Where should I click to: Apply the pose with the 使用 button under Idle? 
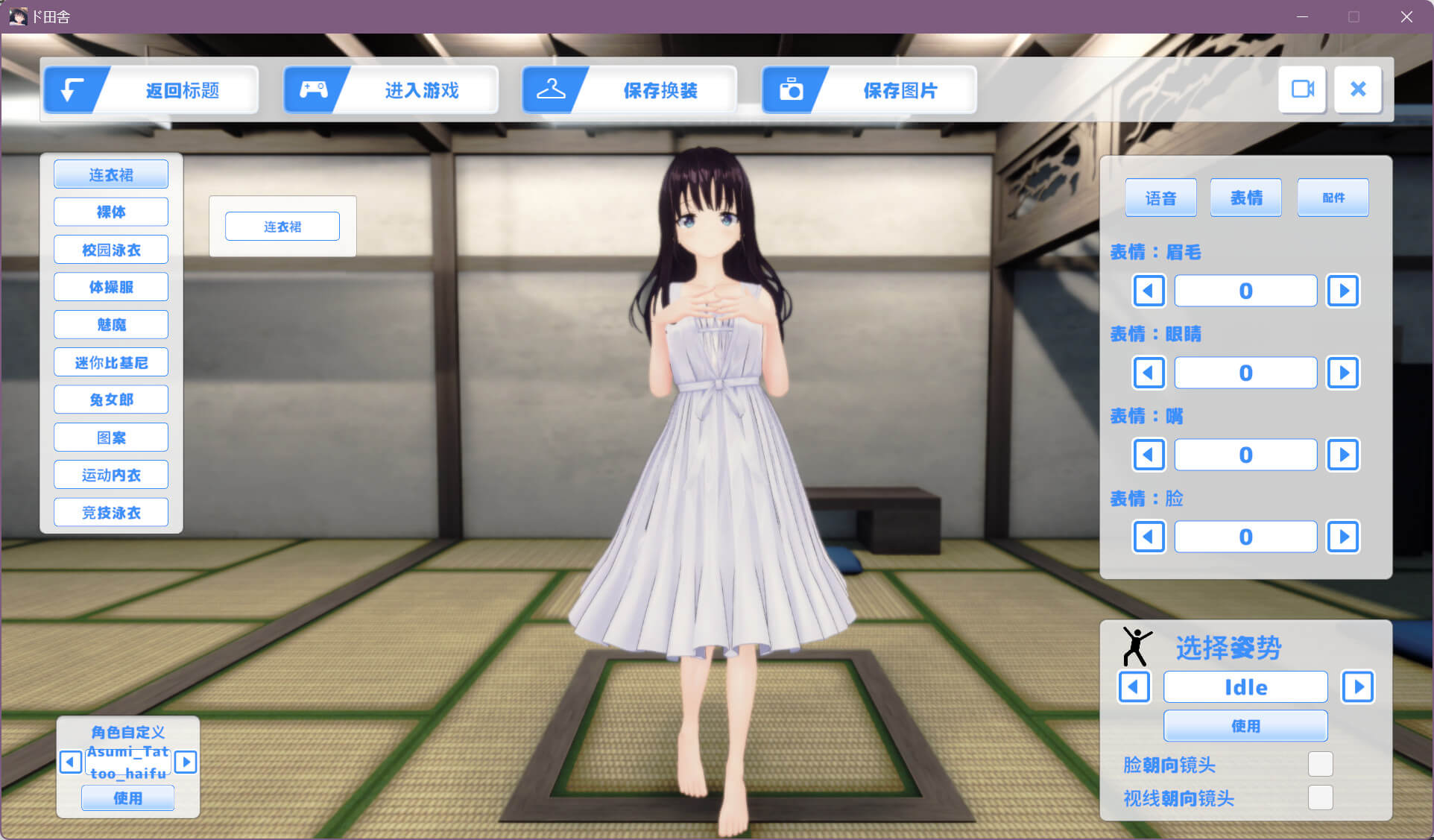point(1245,725)
